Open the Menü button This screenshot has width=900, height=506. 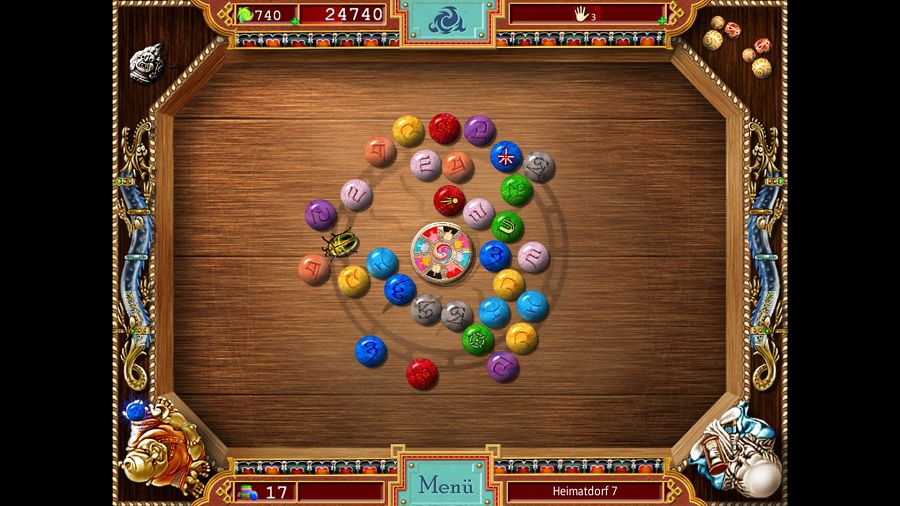[445, 486]
